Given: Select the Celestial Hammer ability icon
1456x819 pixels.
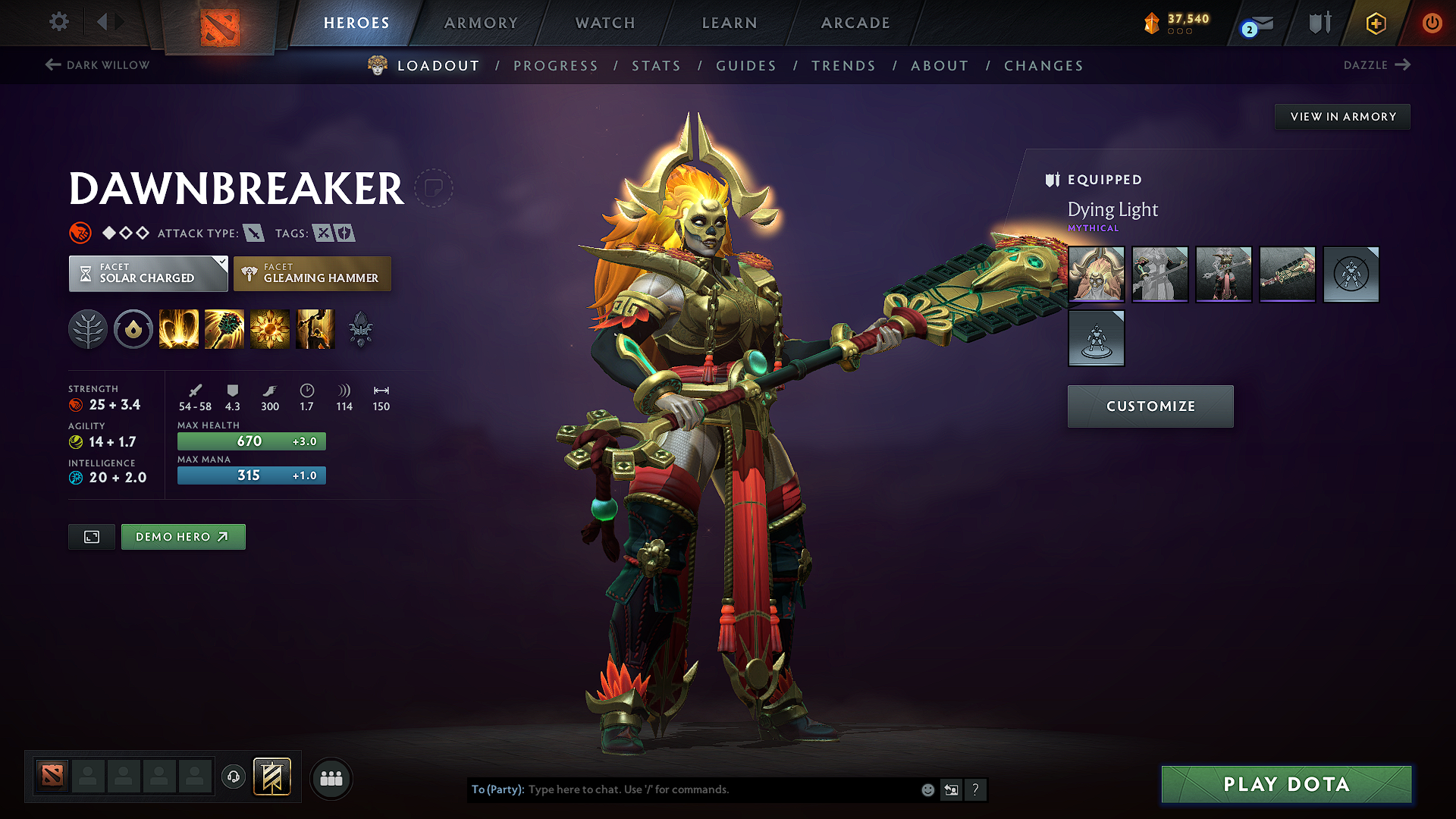Looking at the screenshot, I should click(x=224, y=328).
